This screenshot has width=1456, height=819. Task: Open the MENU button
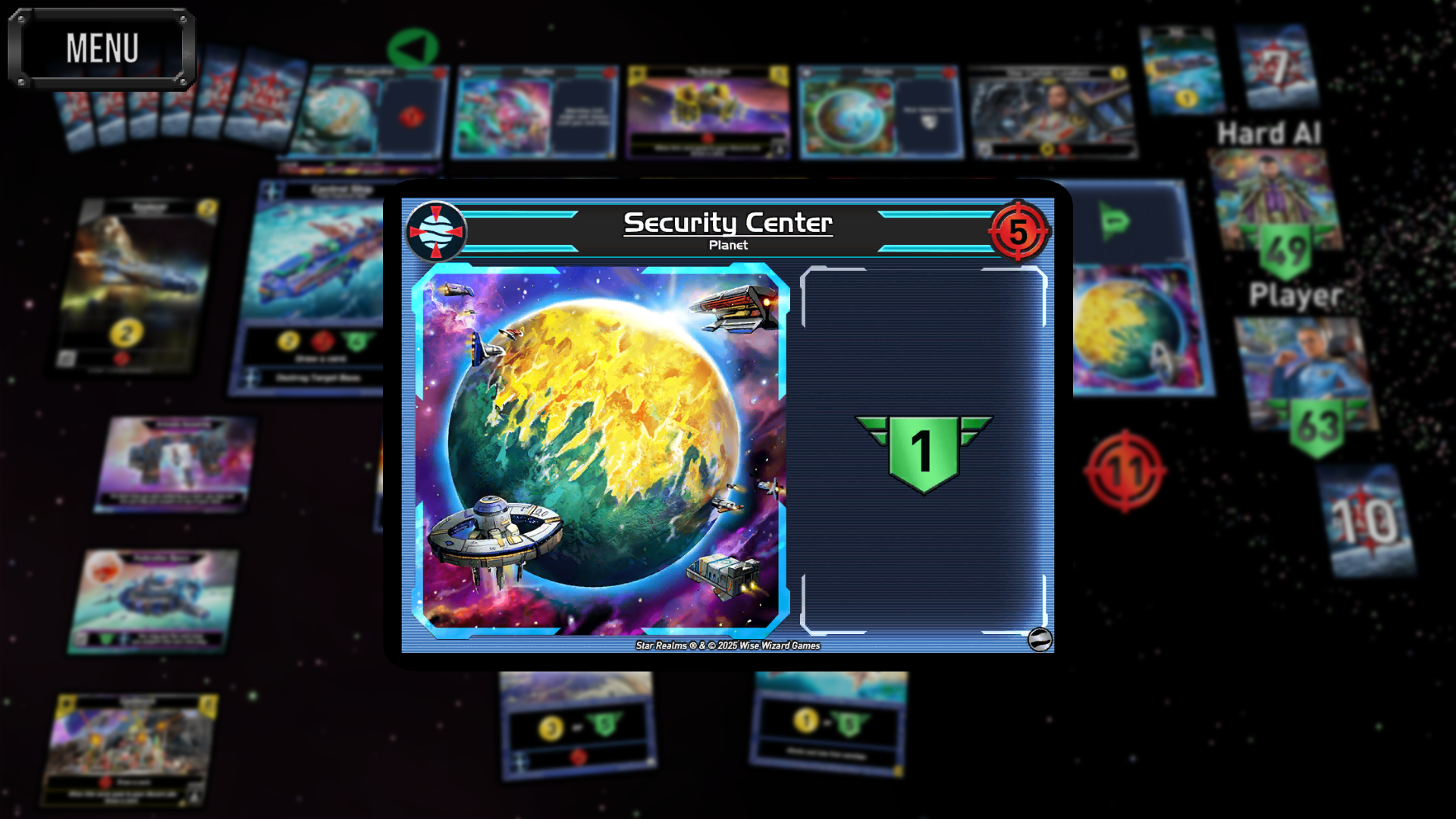click(102, 47)
